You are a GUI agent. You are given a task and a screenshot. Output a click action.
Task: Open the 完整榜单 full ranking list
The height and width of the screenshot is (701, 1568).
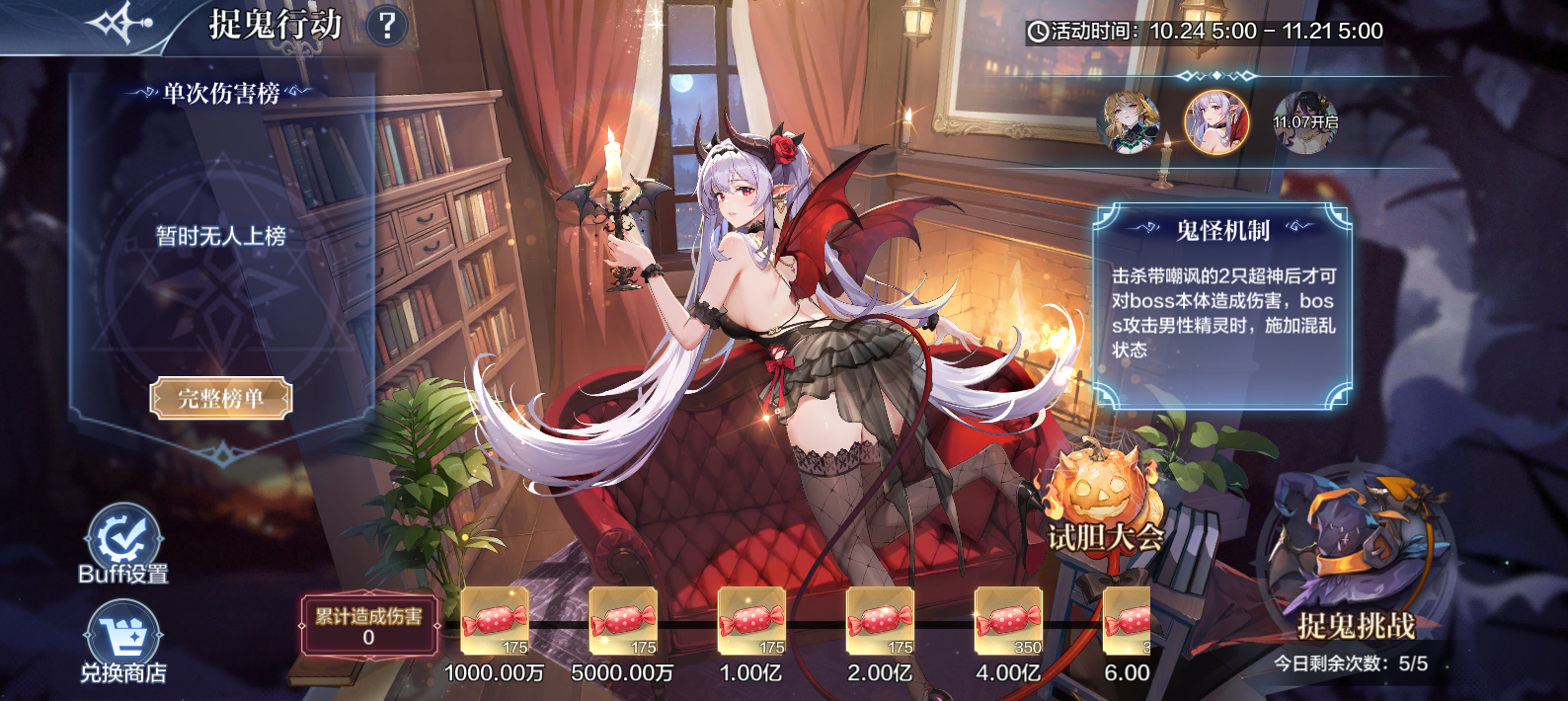tap(221, 399)
